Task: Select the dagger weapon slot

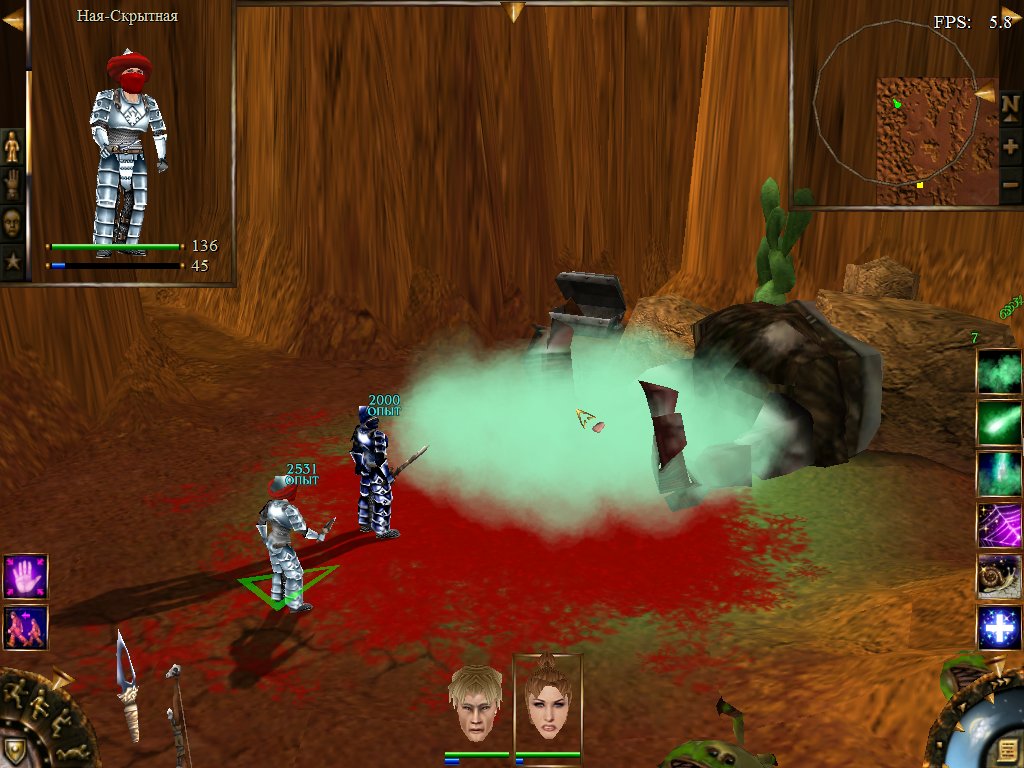Action: point(126,690)
